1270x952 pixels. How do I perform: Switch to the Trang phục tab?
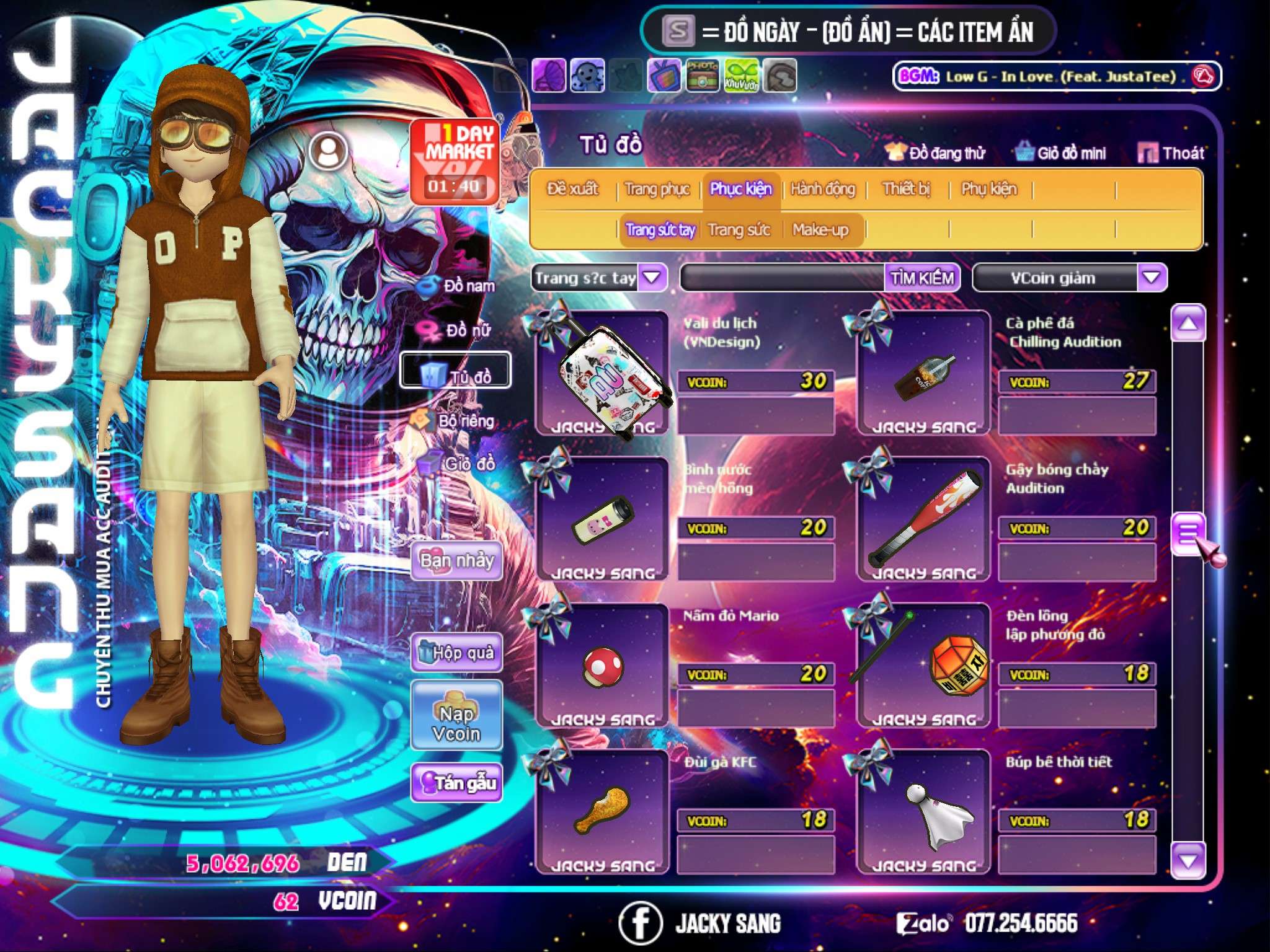coord(657,188)
